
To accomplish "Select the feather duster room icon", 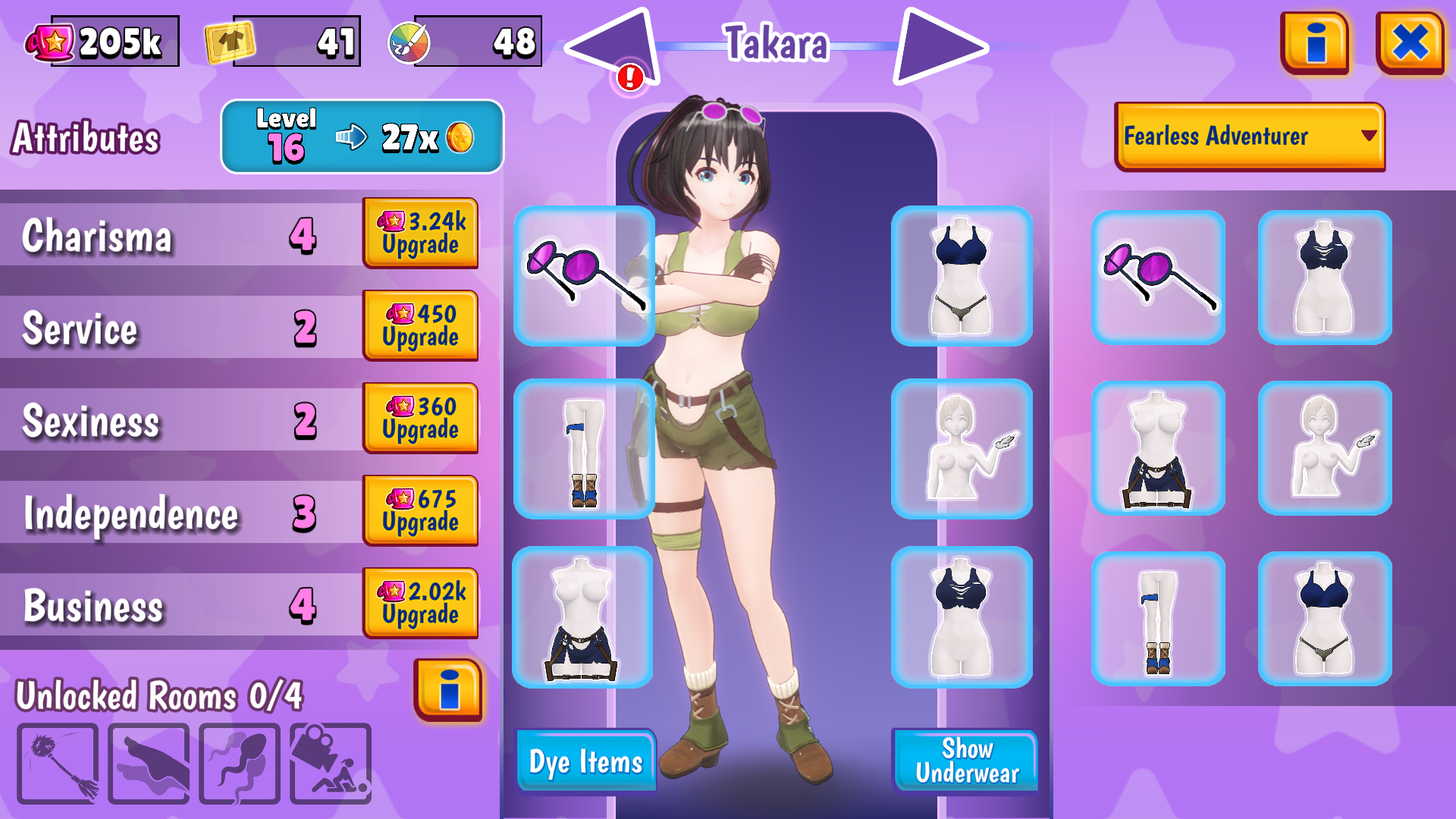I will pyautogui.click(x=58, y=763).
